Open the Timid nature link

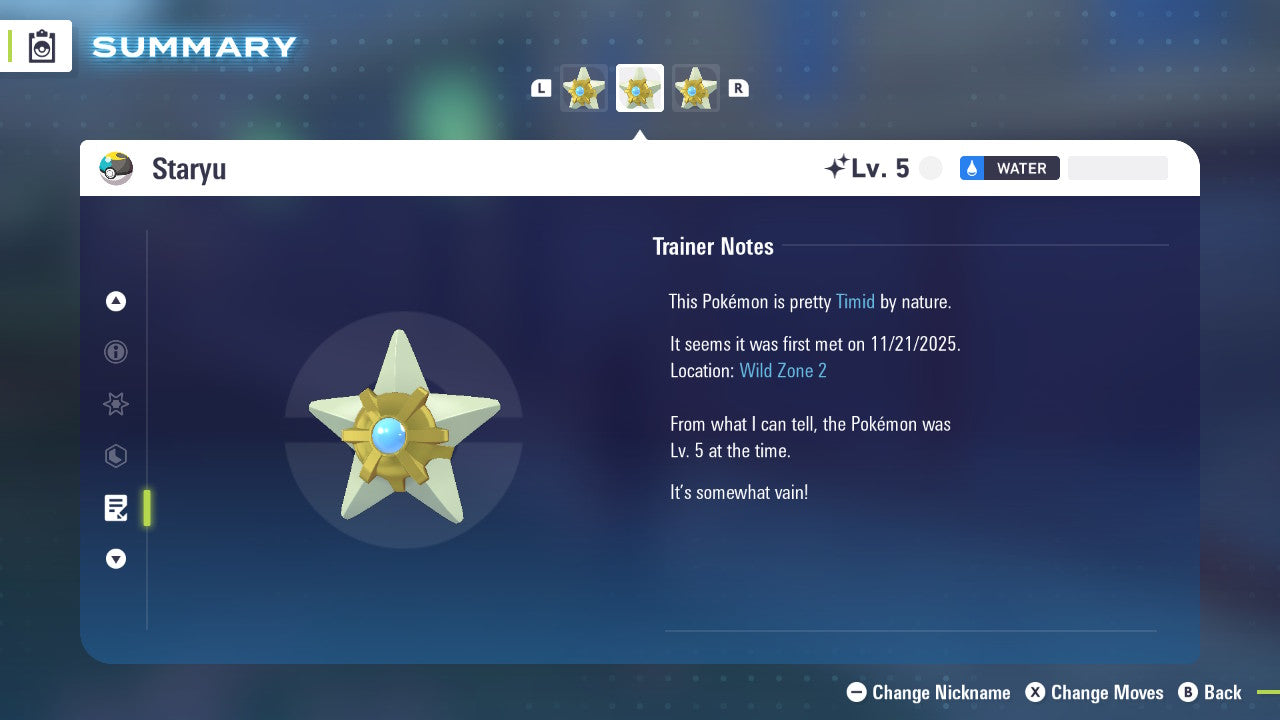(855, 301)
